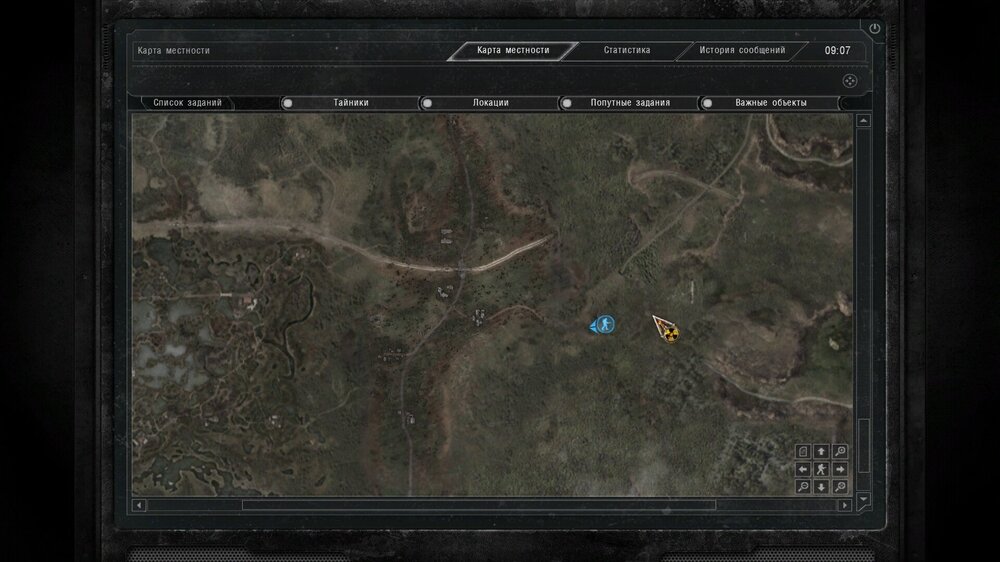Click the power button to close the PDA

click(x=875, y=29)
